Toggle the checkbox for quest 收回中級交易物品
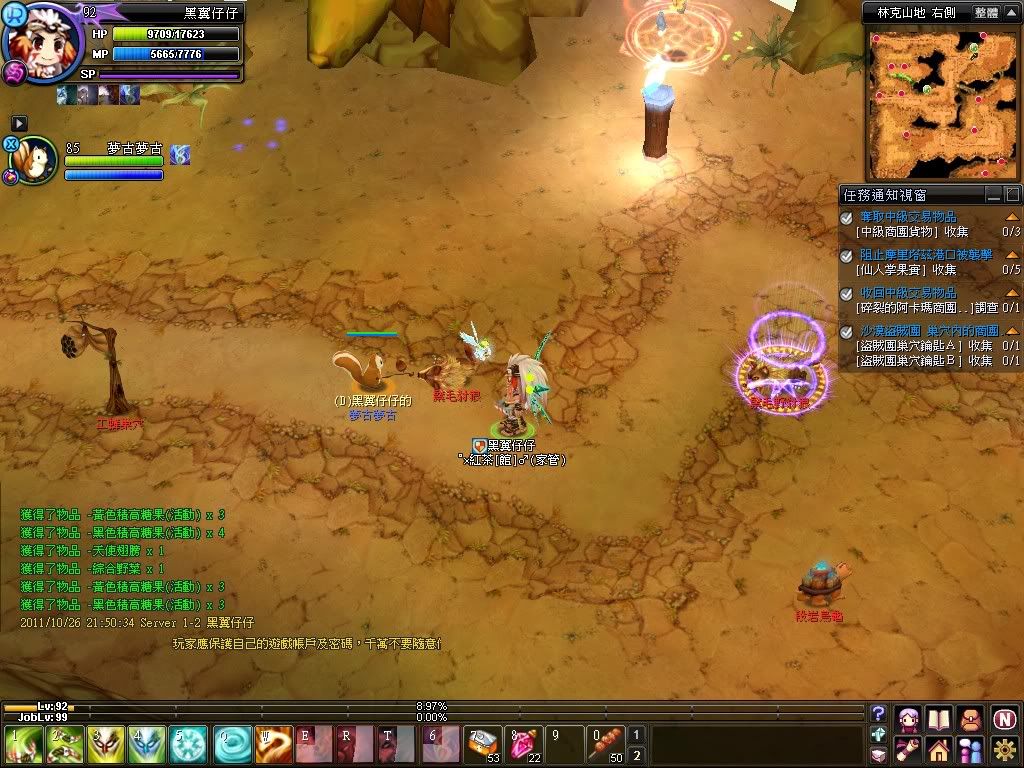The height and width of the screenshot is (768, 1024). (847, 293)
